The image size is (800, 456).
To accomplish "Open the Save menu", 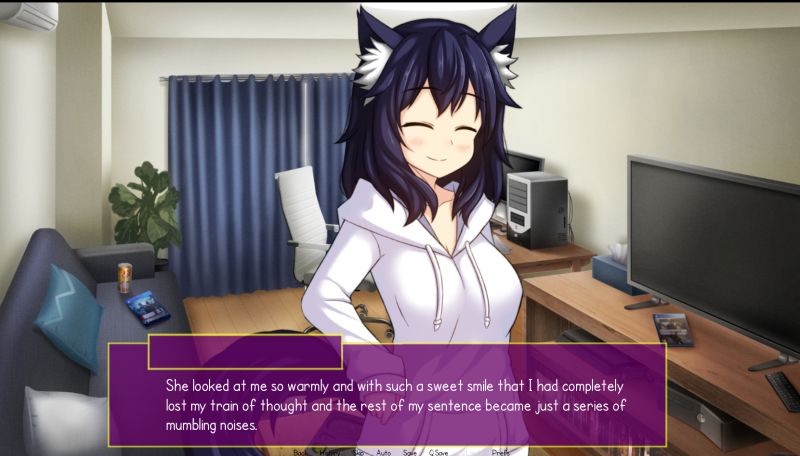I will coord(410,452).
